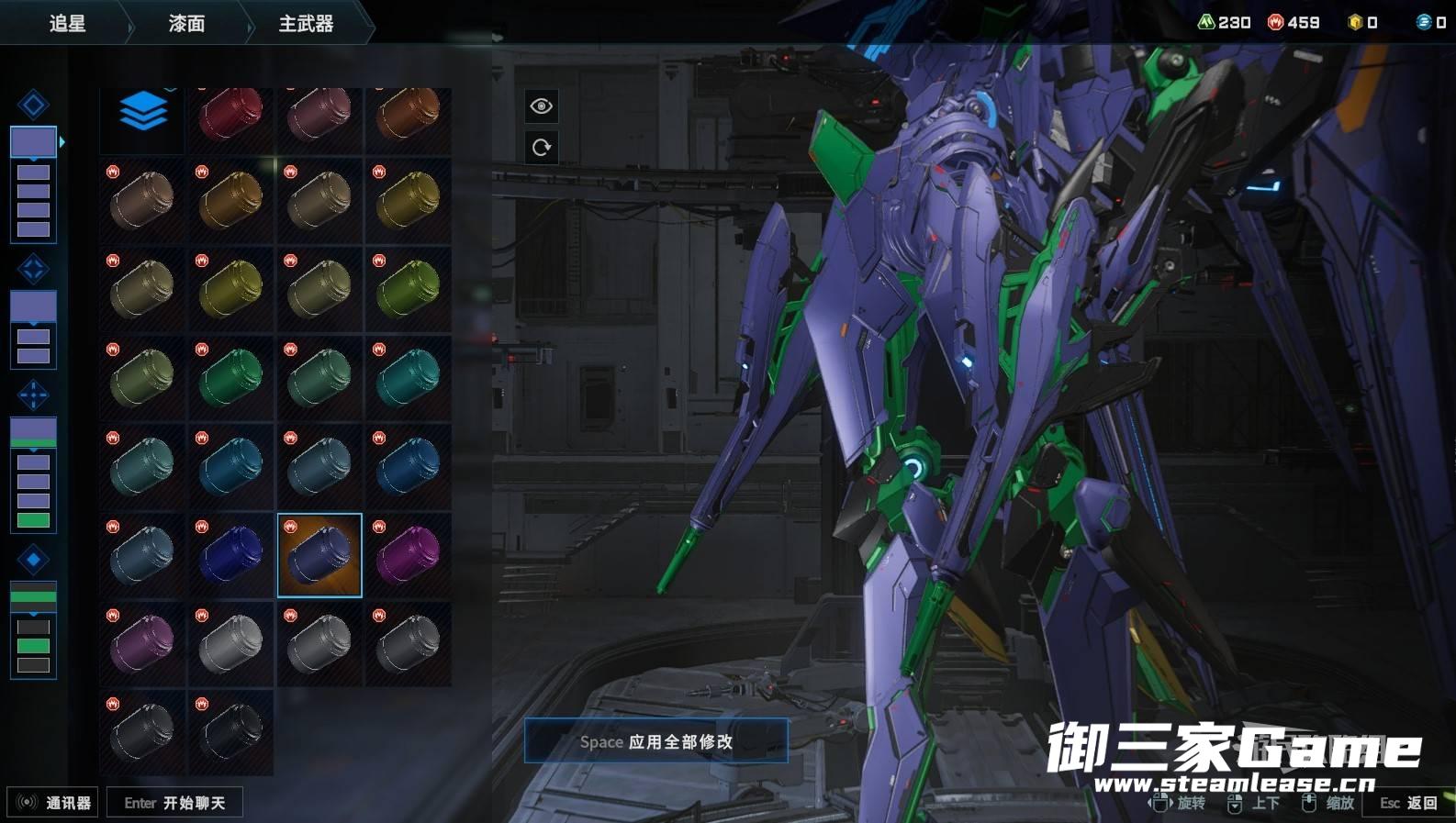Choose the bright yellow paint can
1456x823 pixels.
point(230,288)
